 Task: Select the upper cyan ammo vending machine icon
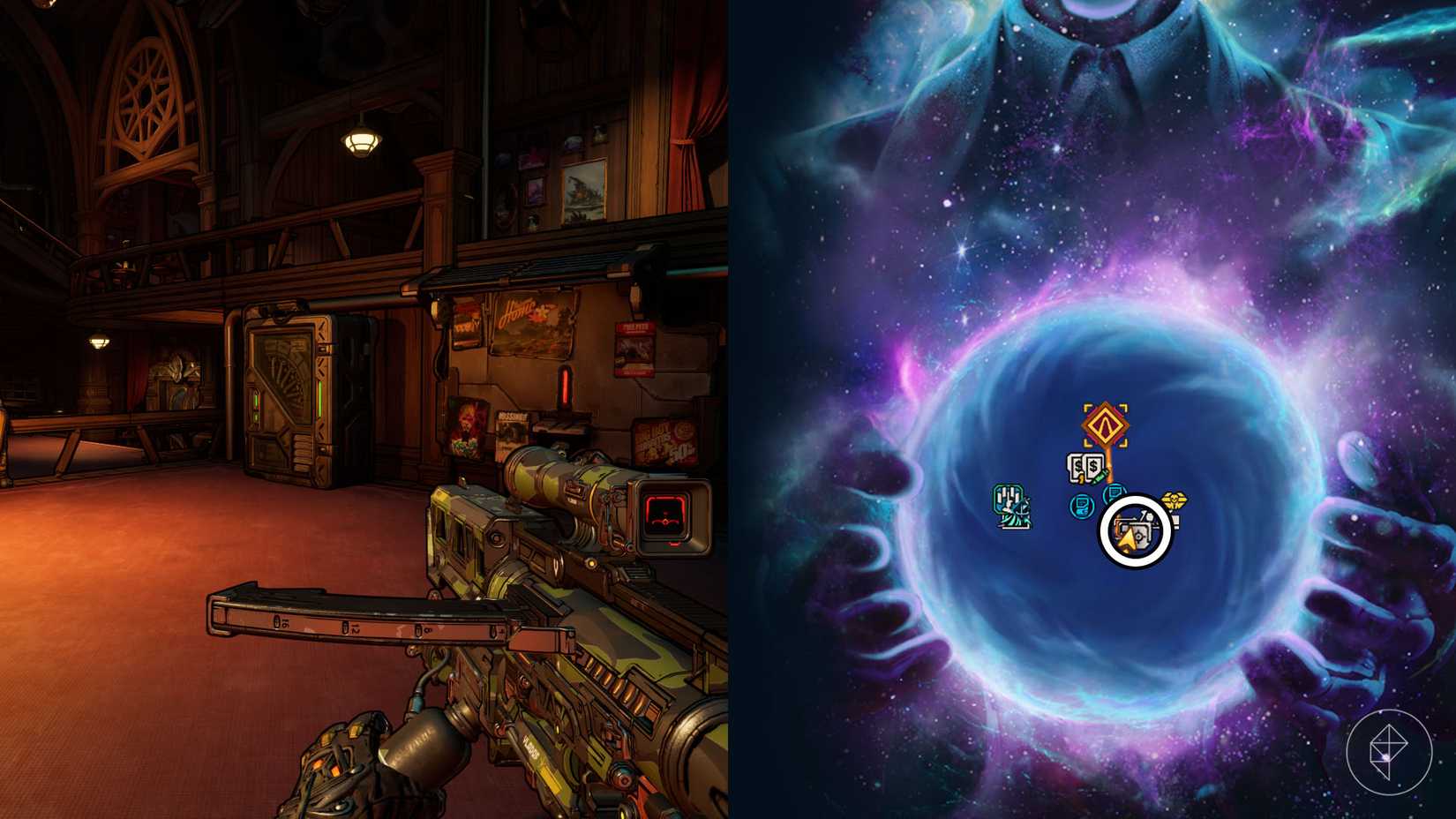pos(1114,492)
